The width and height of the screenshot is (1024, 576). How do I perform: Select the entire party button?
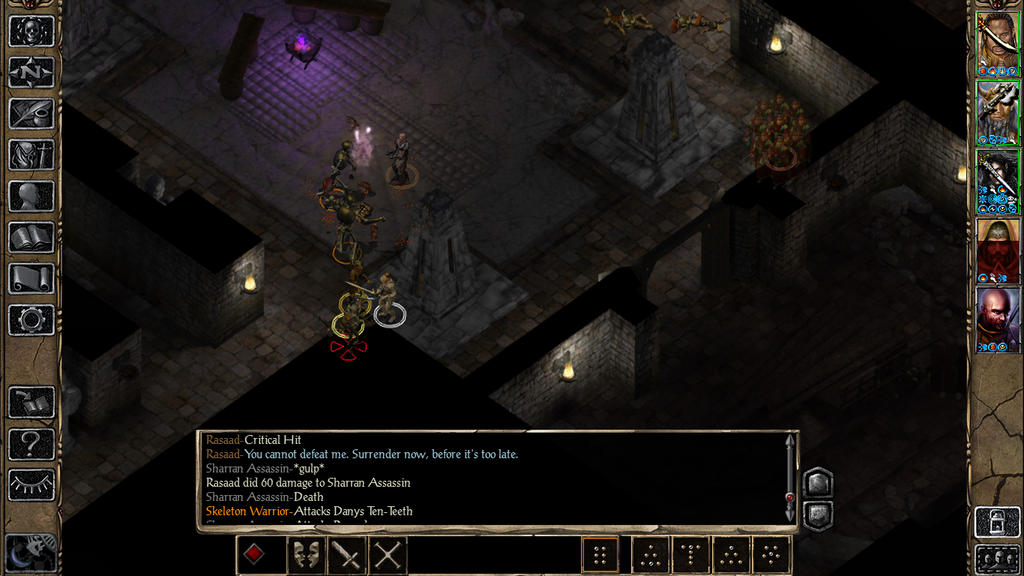(996, 558)
